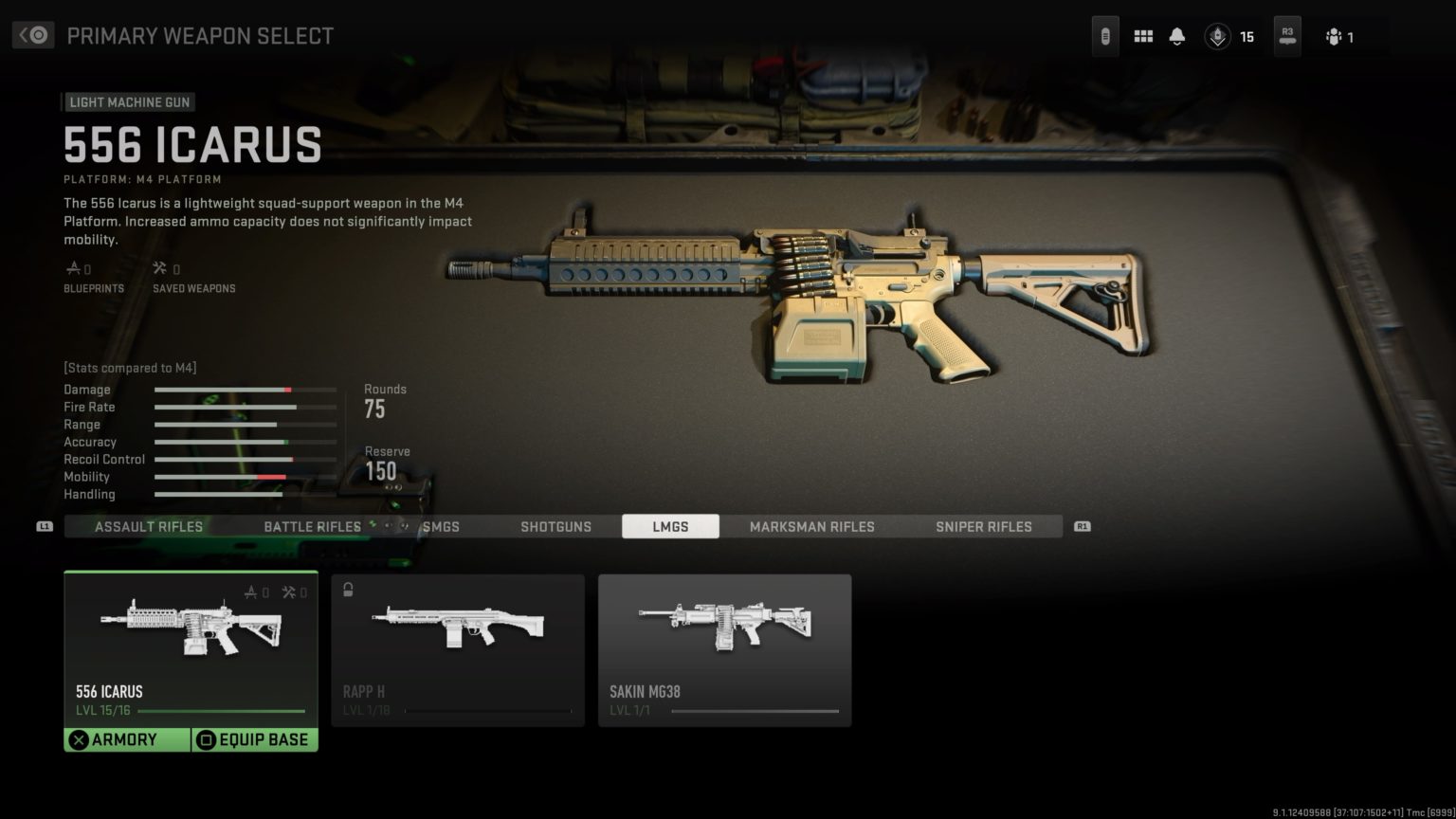The height and width of the screenshot is (819, 1456).
Task: Click the back arrow next to Primary Weapon Select
Action: pyautogui.click(x=31, y=35)
